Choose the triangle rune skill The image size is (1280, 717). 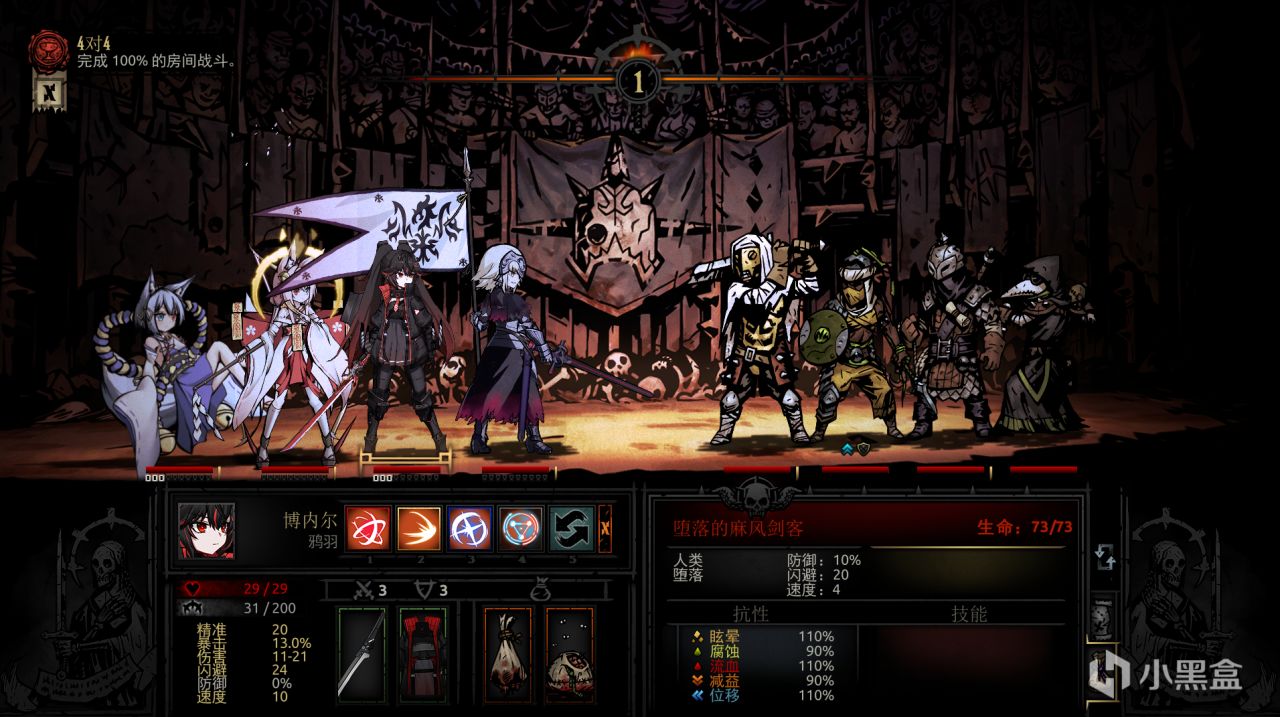tap(521, 529)
